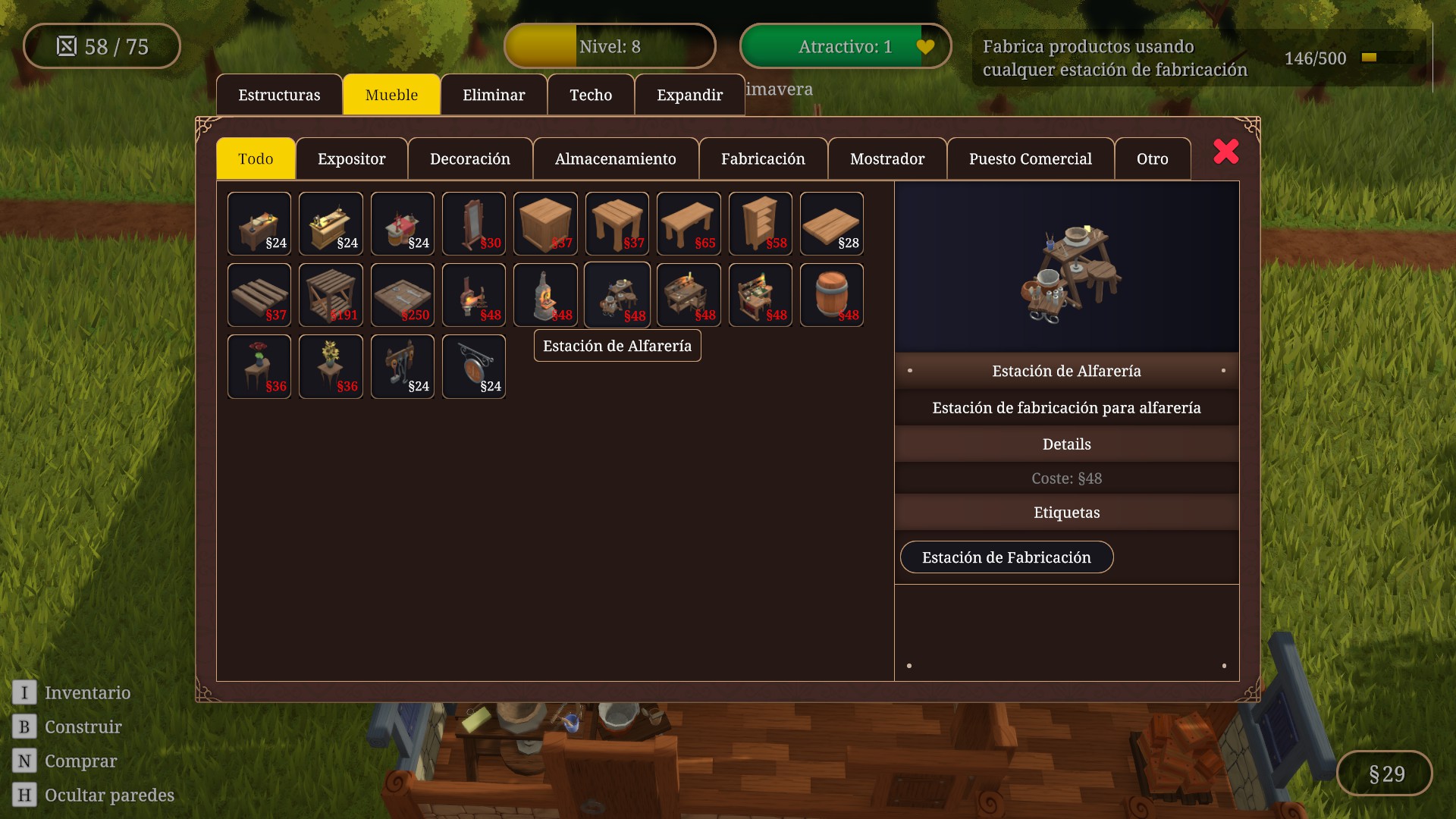
Task: Open the Expandir tab
Action: tap(689, 95)
